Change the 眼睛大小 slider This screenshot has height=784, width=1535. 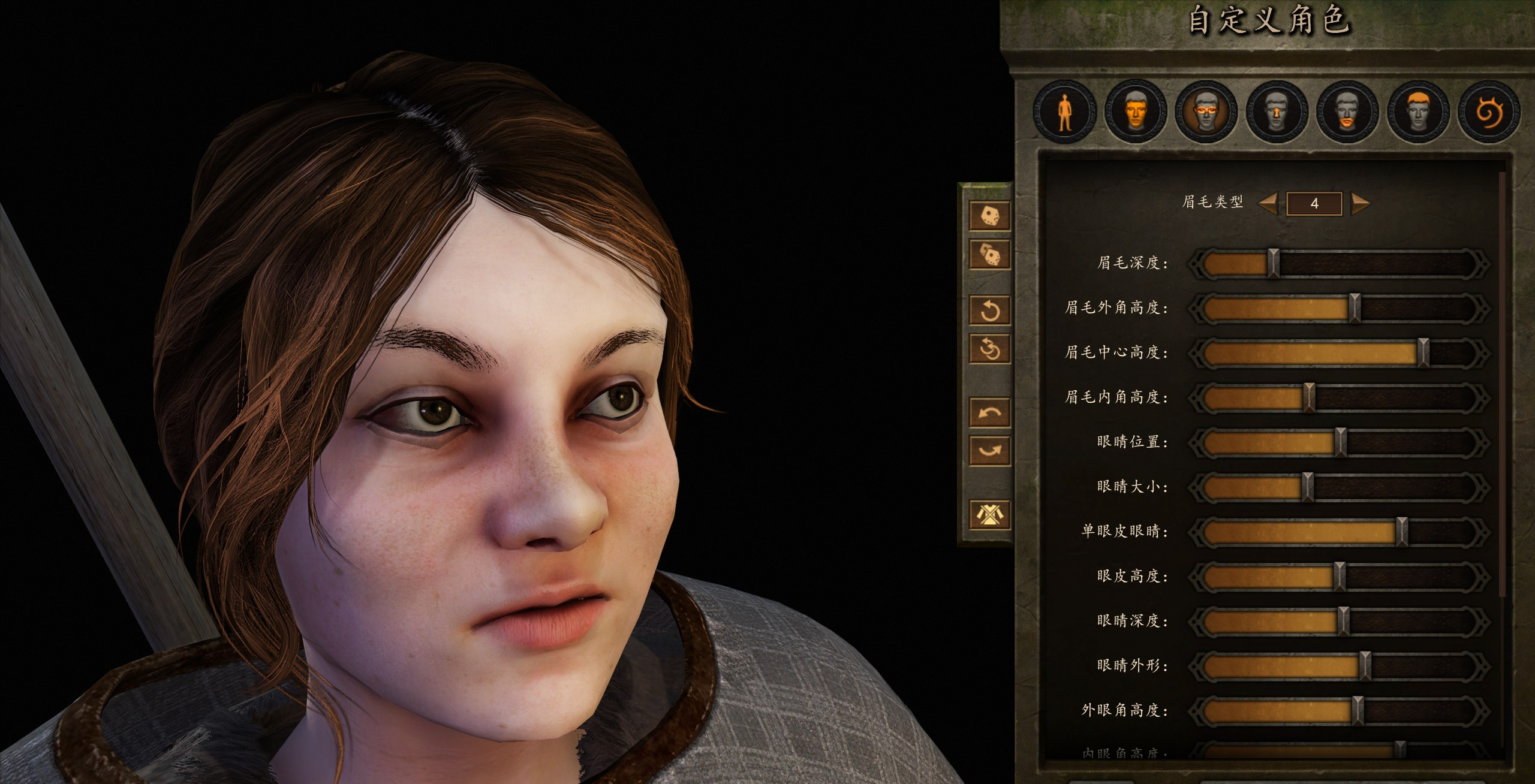pos(1308,487)
